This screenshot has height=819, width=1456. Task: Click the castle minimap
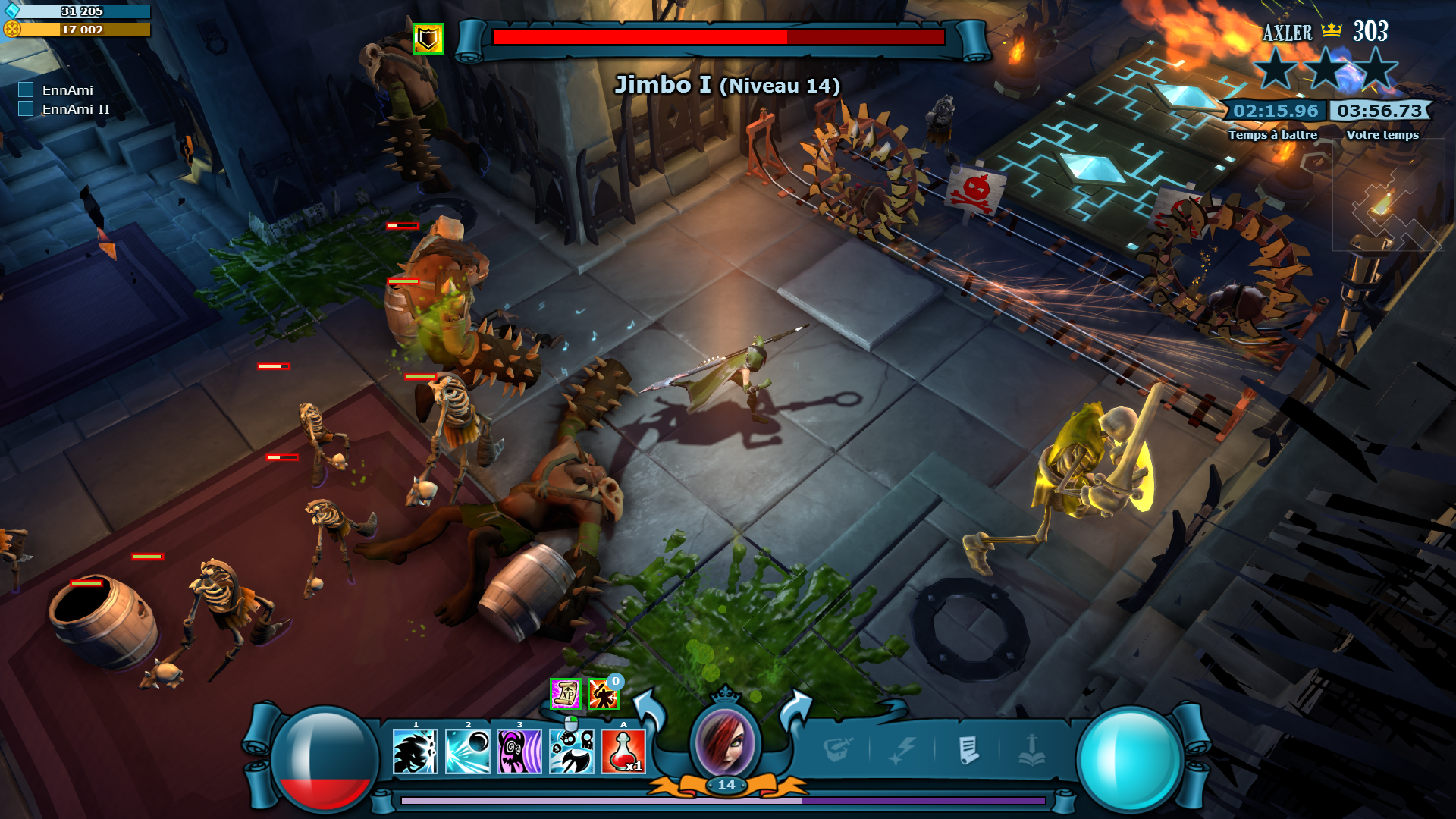point(1388,199)
